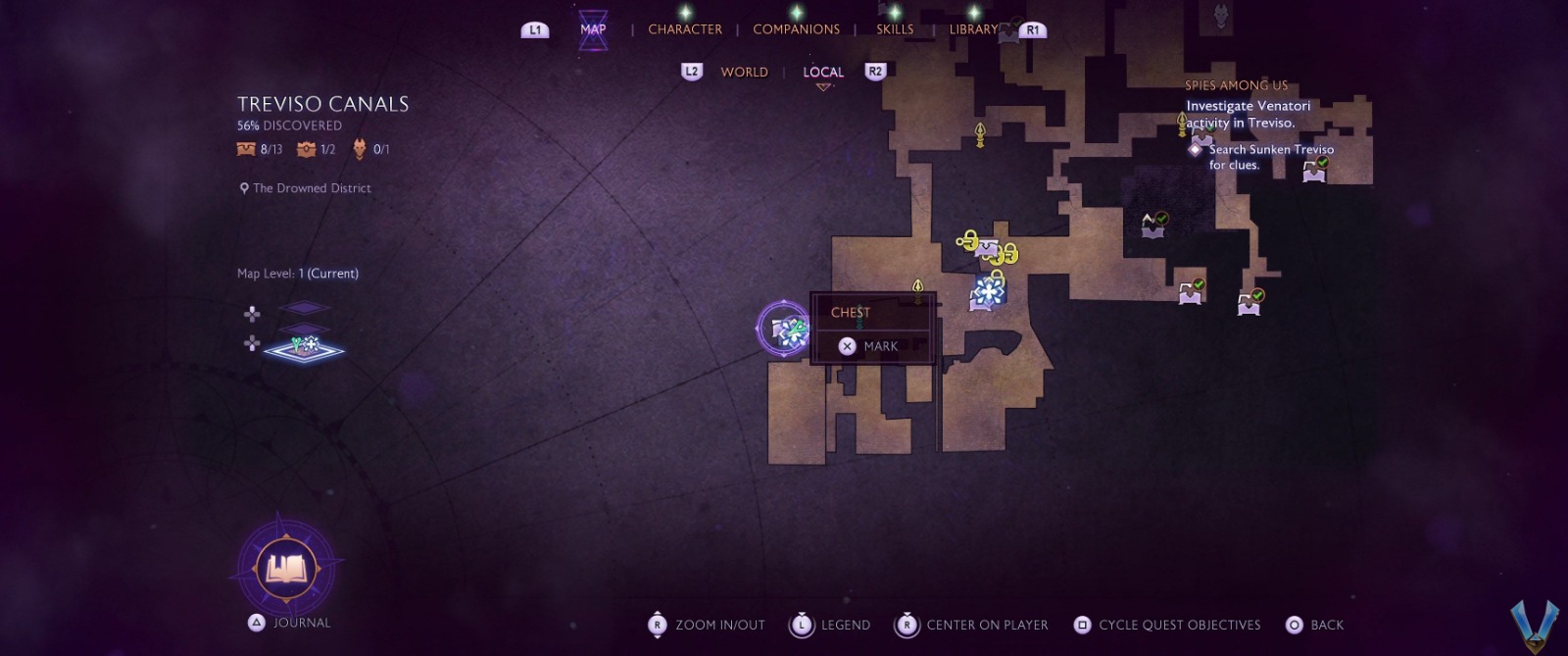The width and height of the screenshot is (1568, 656).
Task: Open the Journal book icon
Action: [x=286, y=569]
